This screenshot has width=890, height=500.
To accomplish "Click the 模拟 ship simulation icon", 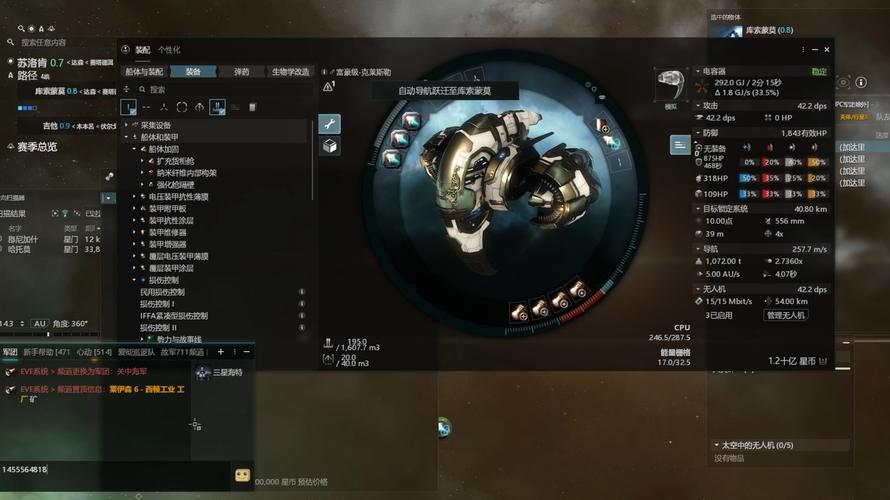I will tap(670, 86).
